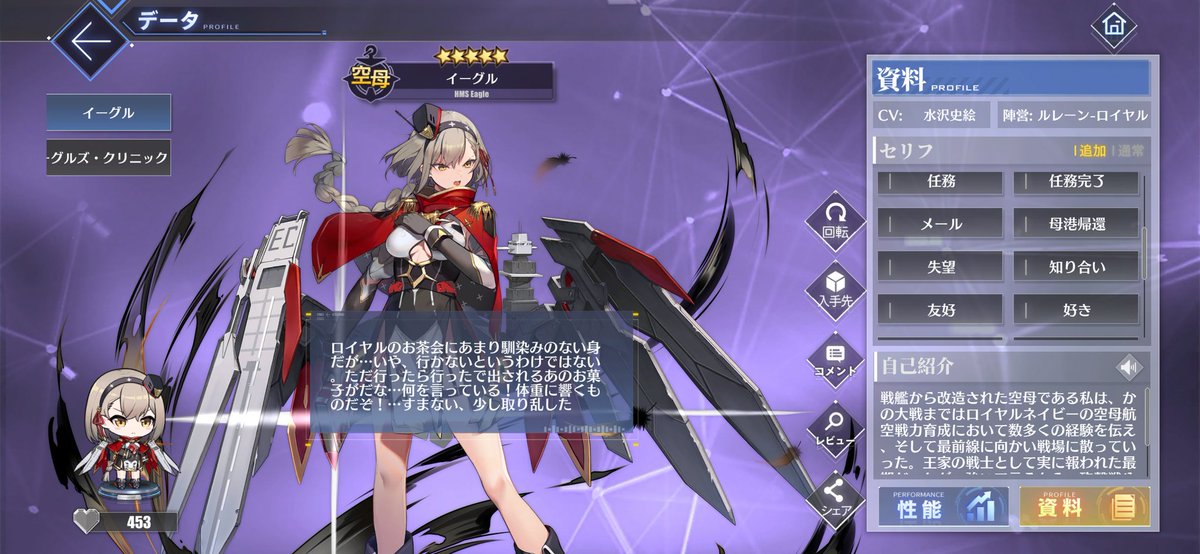Play the 知り合い voice line

click(1076, 266)
